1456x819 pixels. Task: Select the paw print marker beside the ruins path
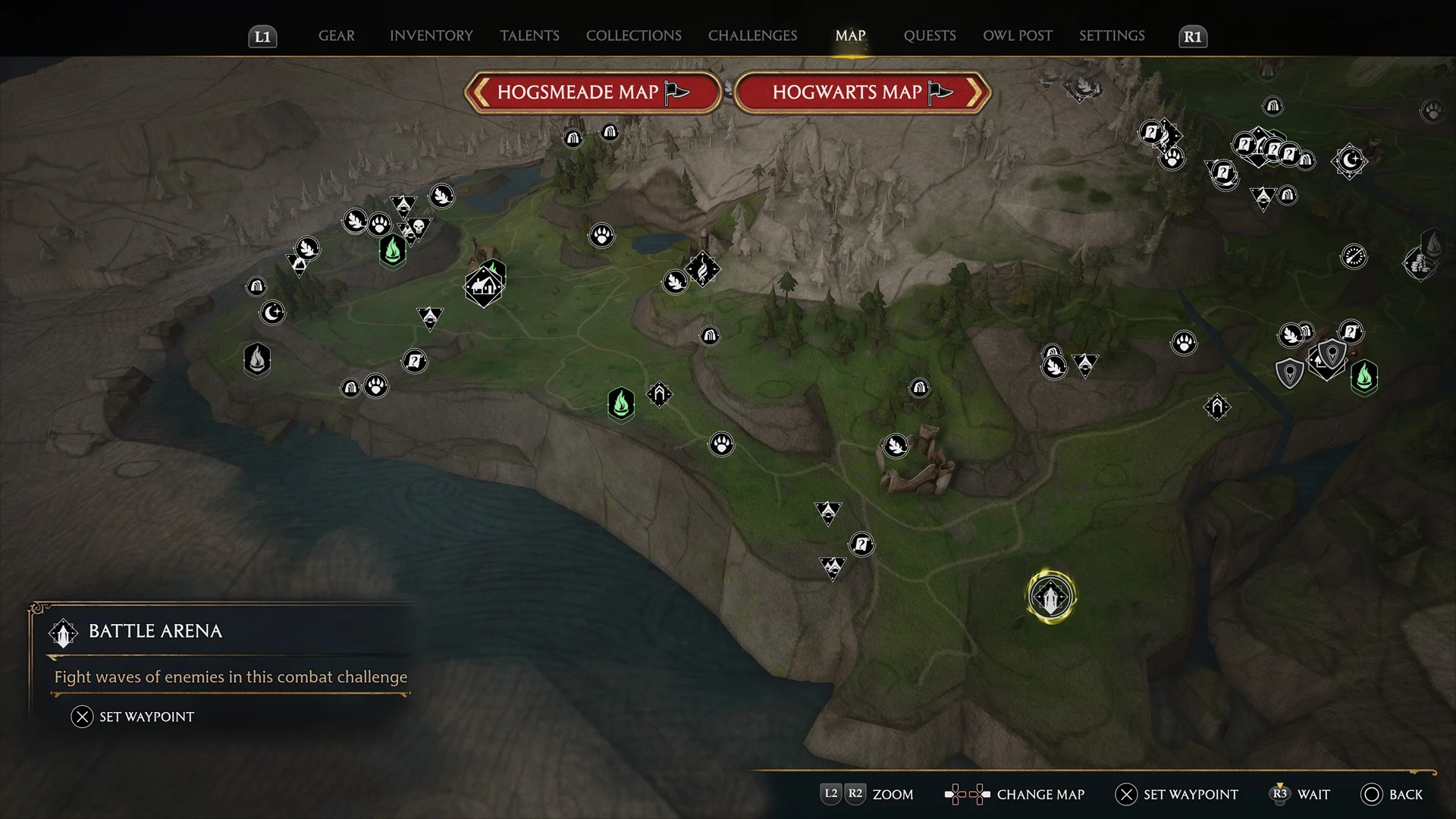721,444
